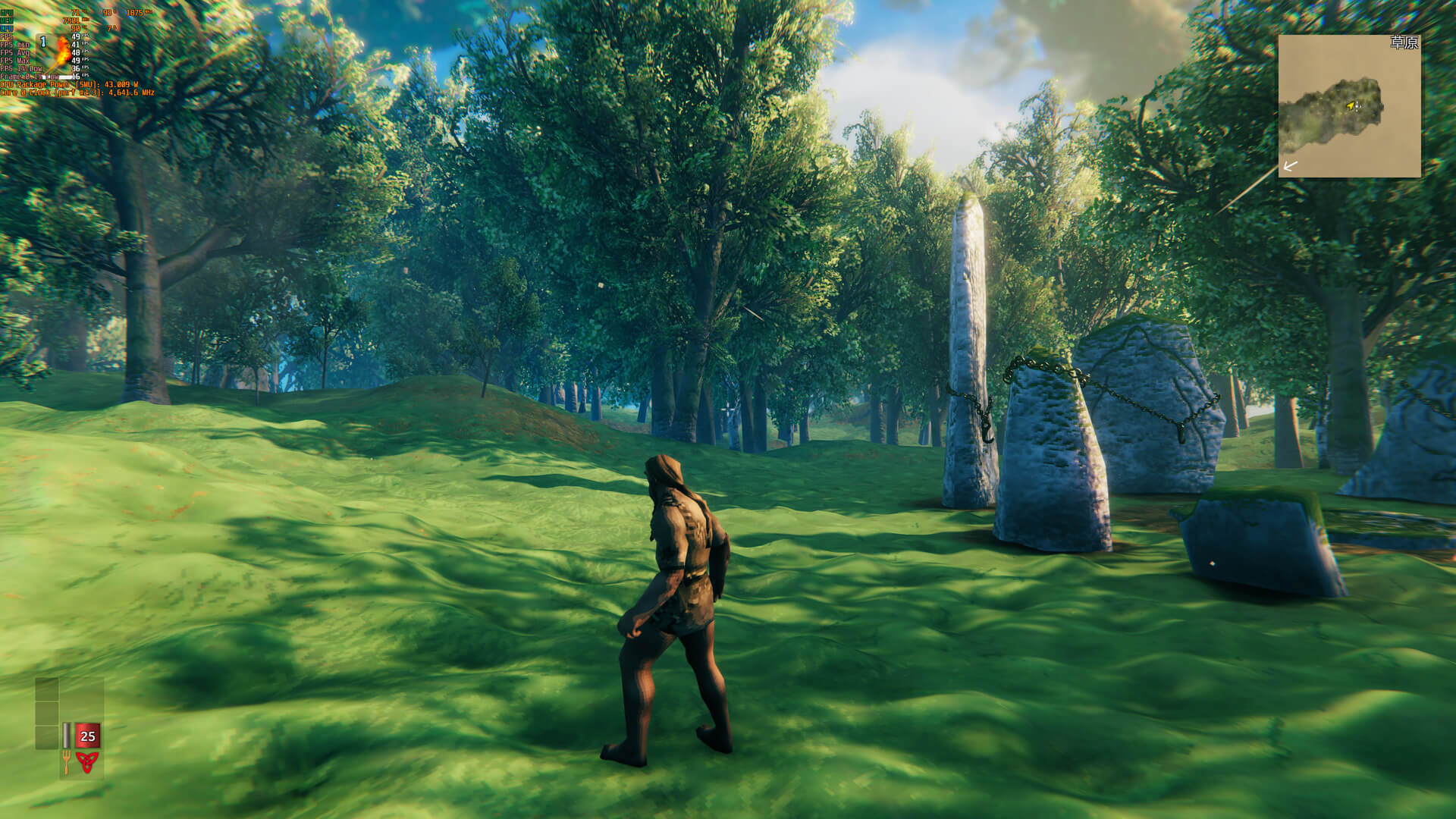
Task: Click the yellow player arrow on the minimap
Action: tap(1351, 105)
